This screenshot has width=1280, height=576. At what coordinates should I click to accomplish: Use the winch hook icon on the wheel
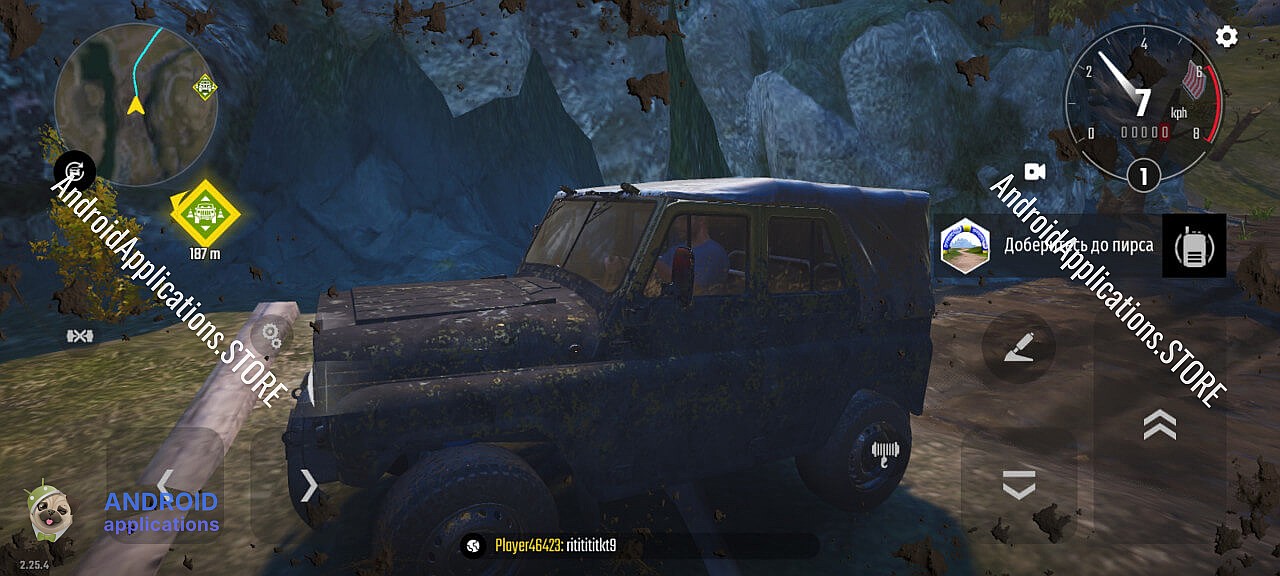click(882, 452)
